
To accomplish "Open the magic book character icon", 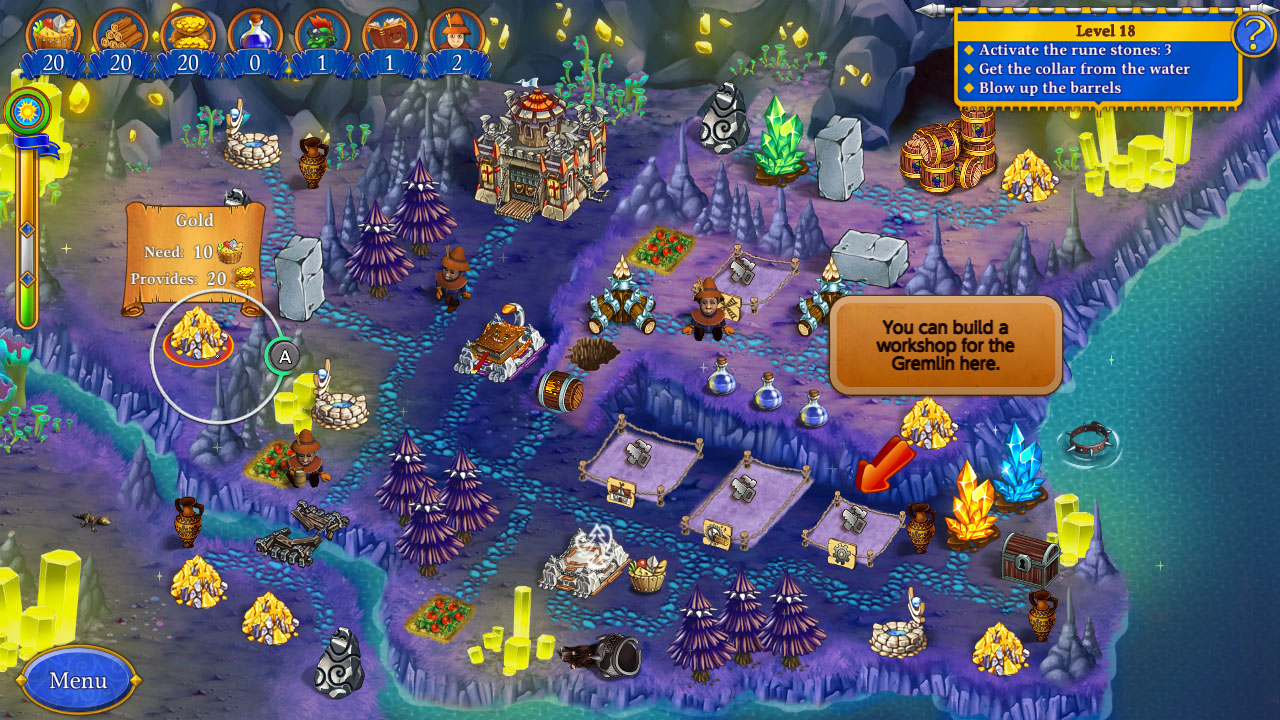I will pos(390,29).
